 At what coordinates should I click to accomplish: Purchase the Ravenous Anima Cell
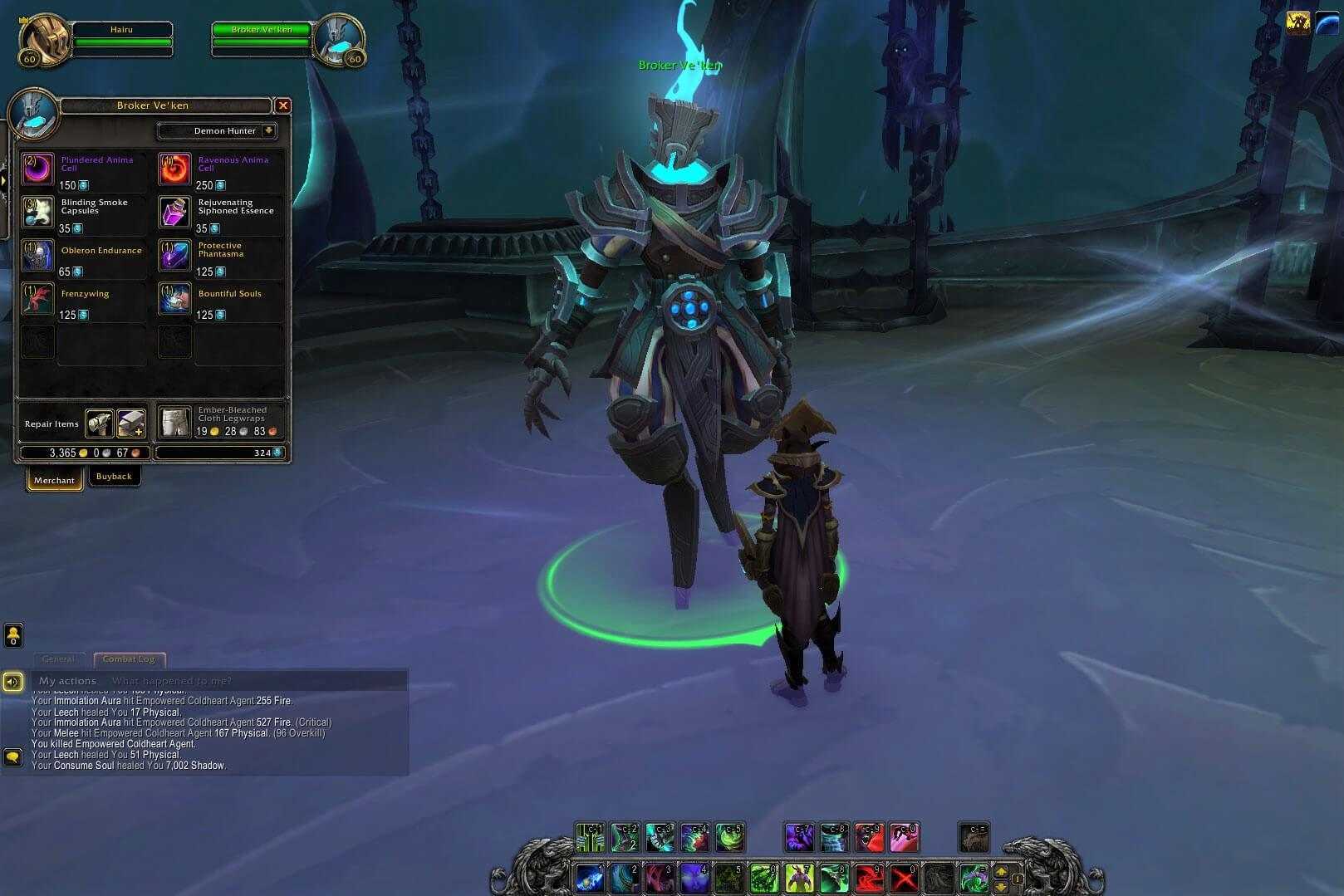pos(175,169)
